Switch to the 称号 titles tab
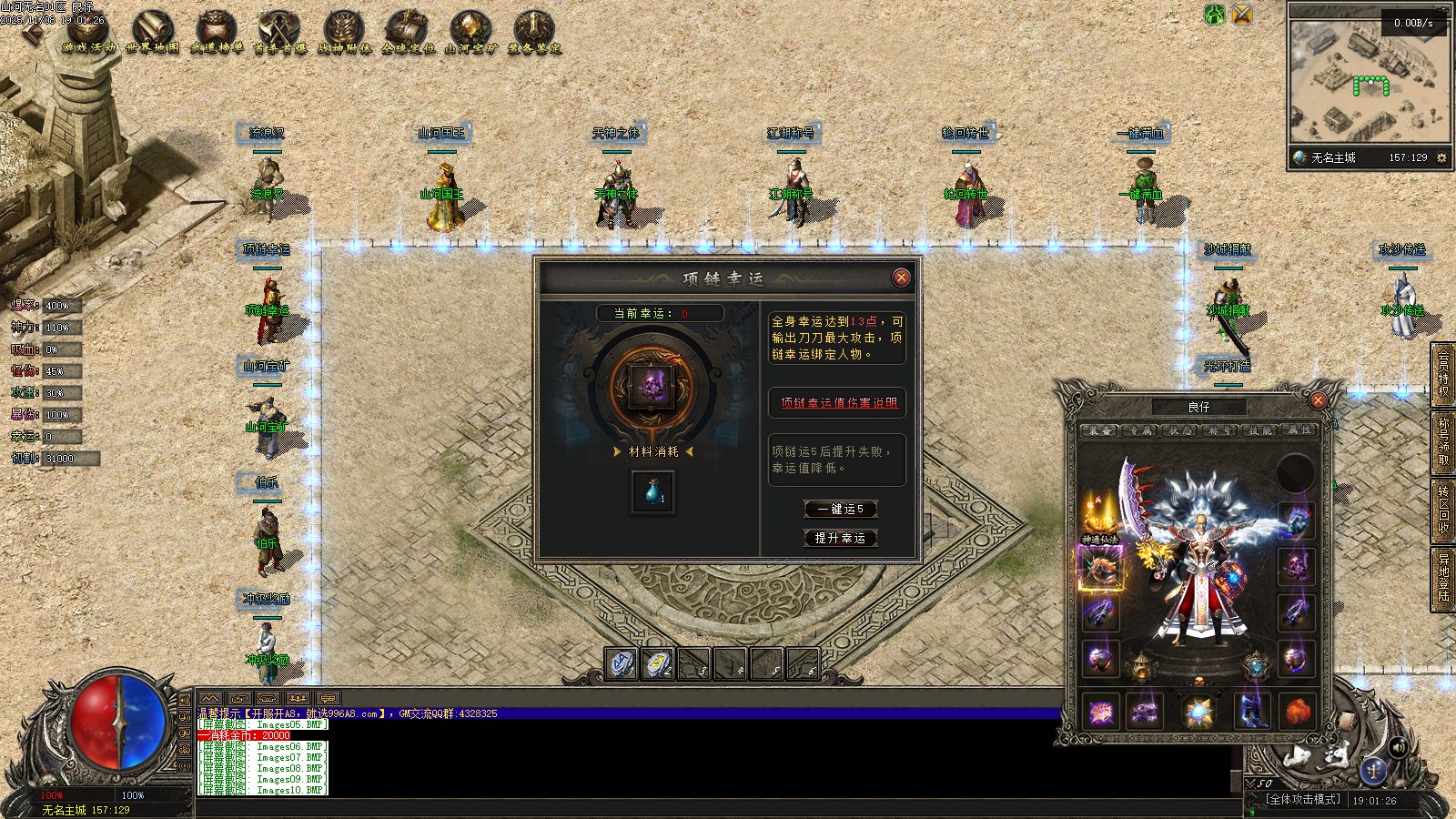1456x819 pixels. pyautogui.click(x=1219, y=430)
